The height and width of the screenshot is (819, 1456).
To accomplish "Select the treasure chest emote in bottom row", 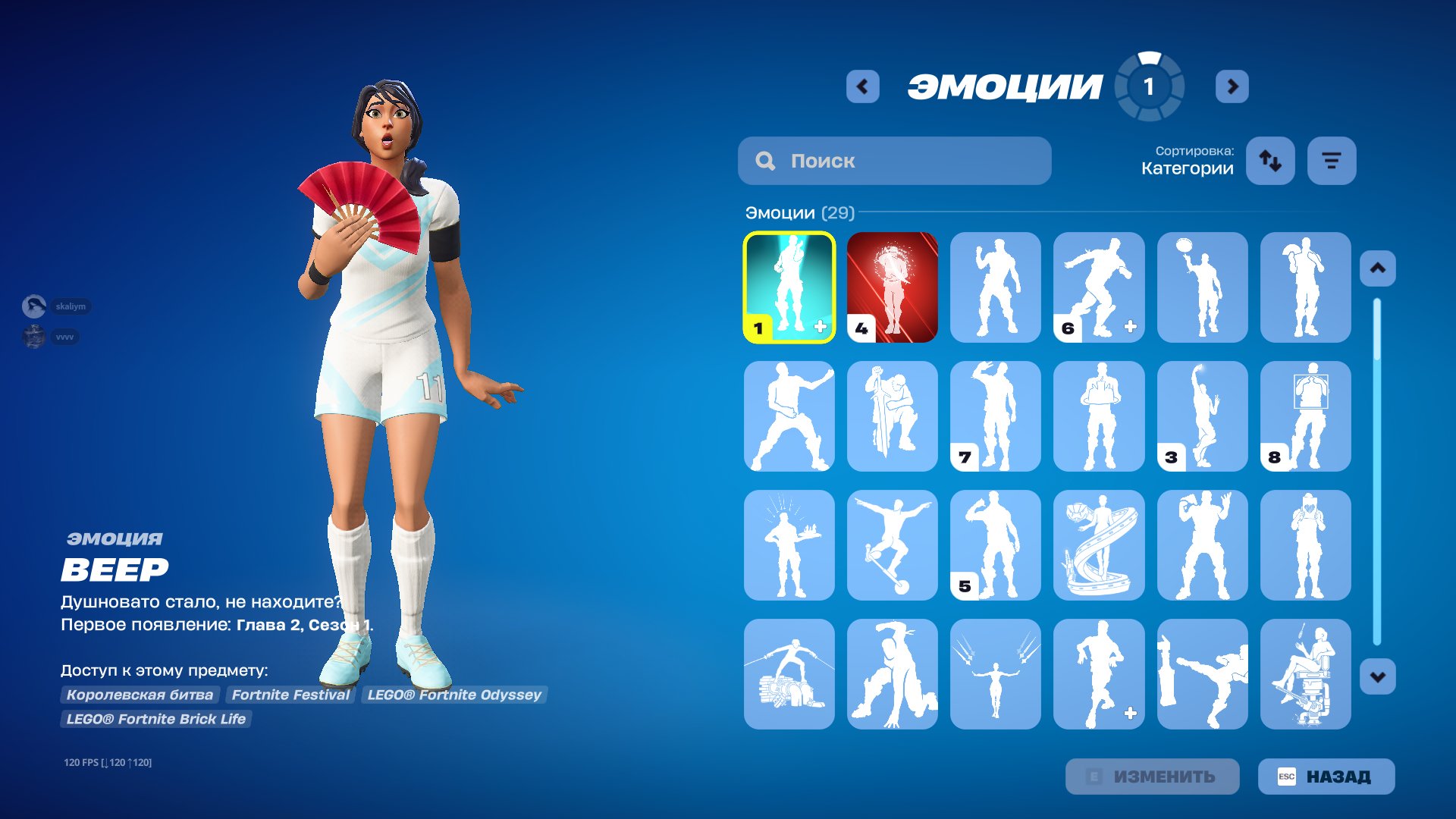I will [x=789, y=675].
